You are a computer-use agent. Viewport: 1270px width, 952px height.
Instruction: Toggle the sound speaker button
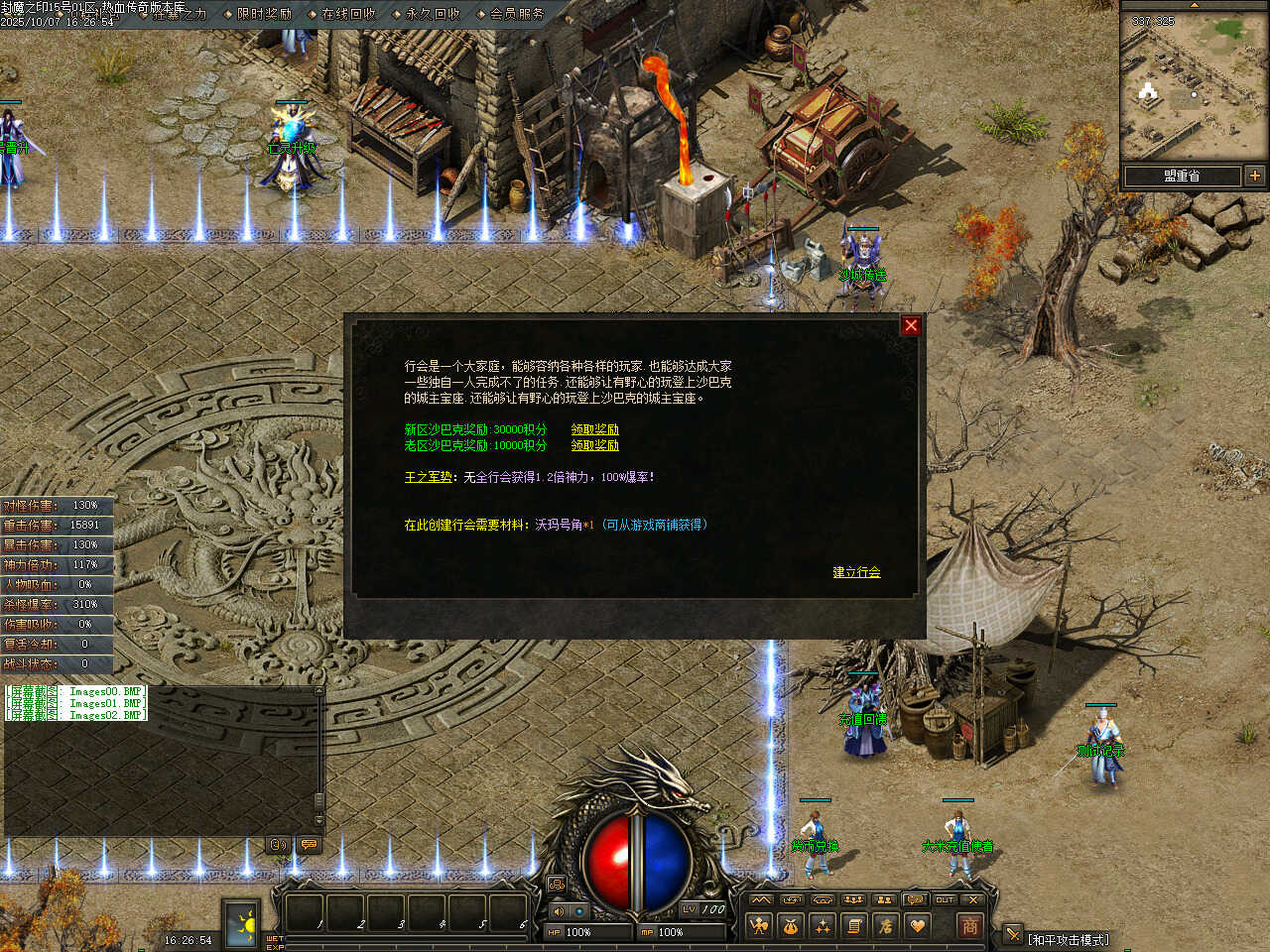point(558,910)
